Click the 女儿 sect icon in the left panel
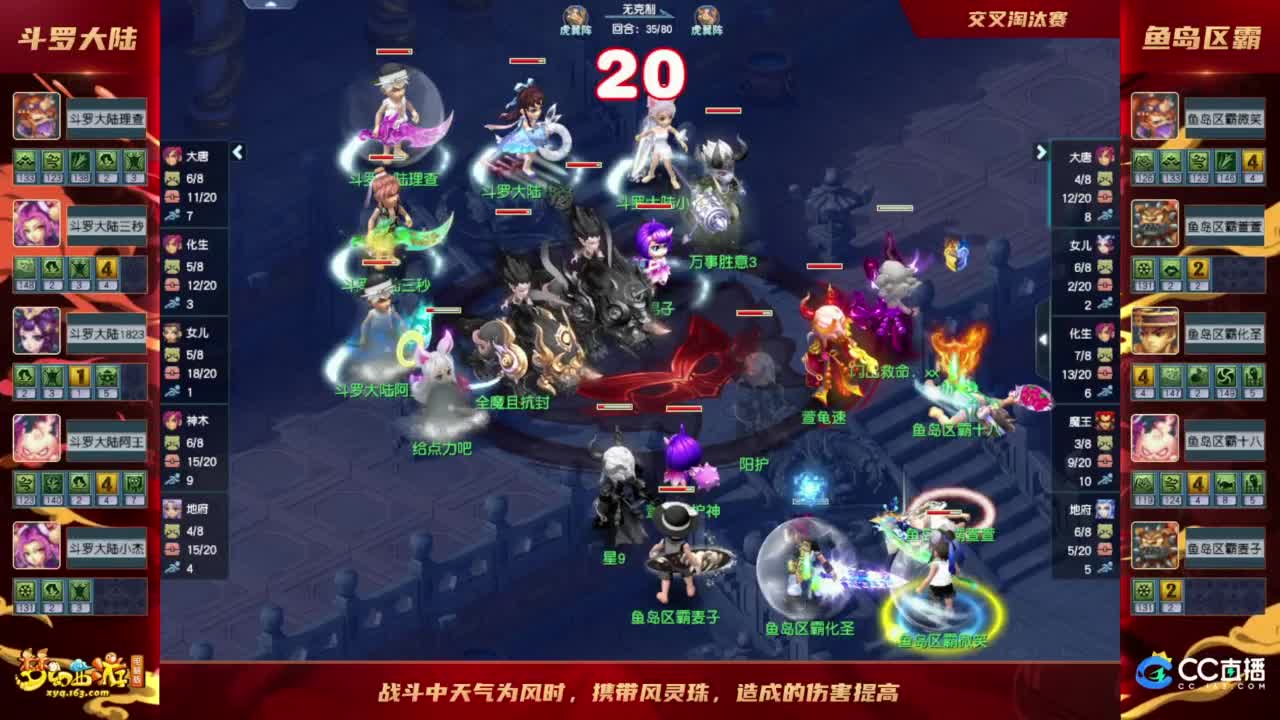The height and width of the screenshot is (720, 1280). (172, 333)
